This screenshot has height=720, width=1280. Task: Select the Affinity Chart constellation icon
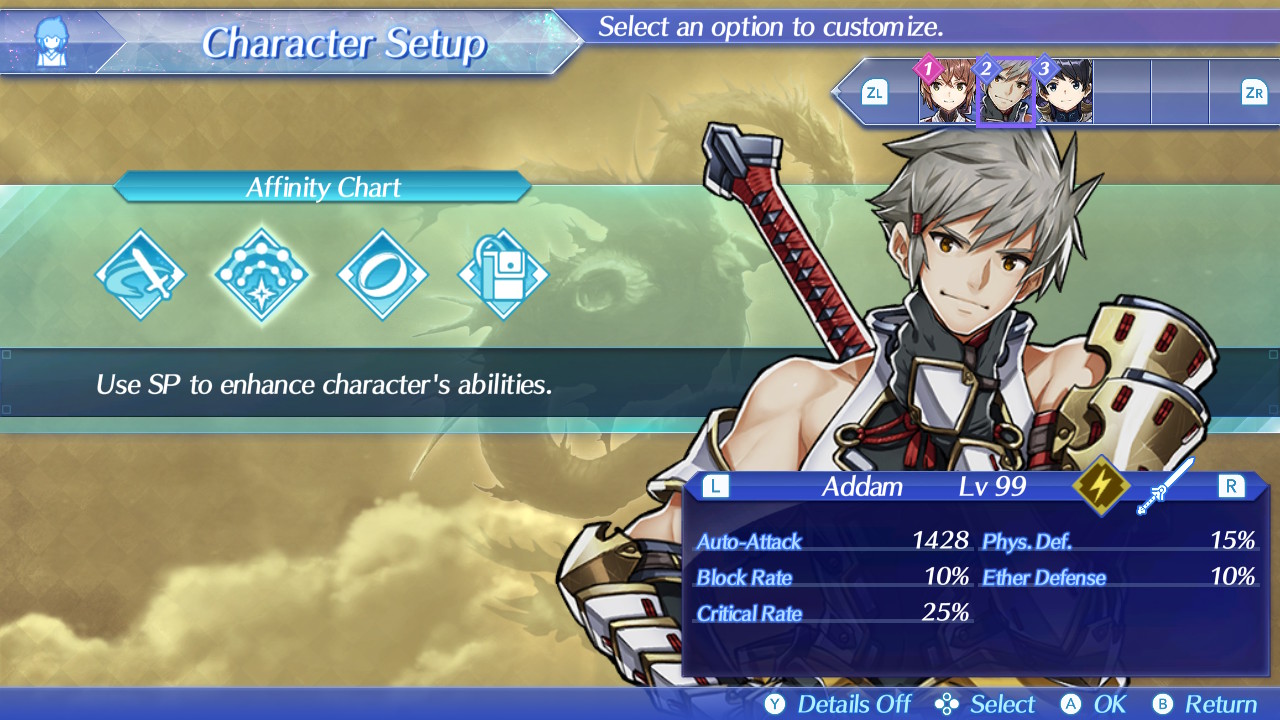point(261,275)
